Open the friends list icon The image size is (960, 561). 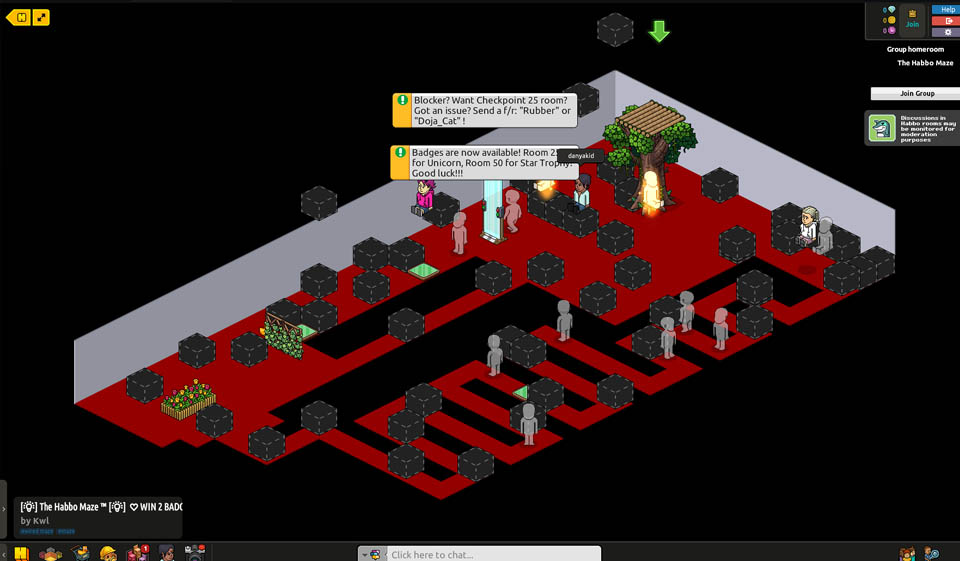click(907, 553)
